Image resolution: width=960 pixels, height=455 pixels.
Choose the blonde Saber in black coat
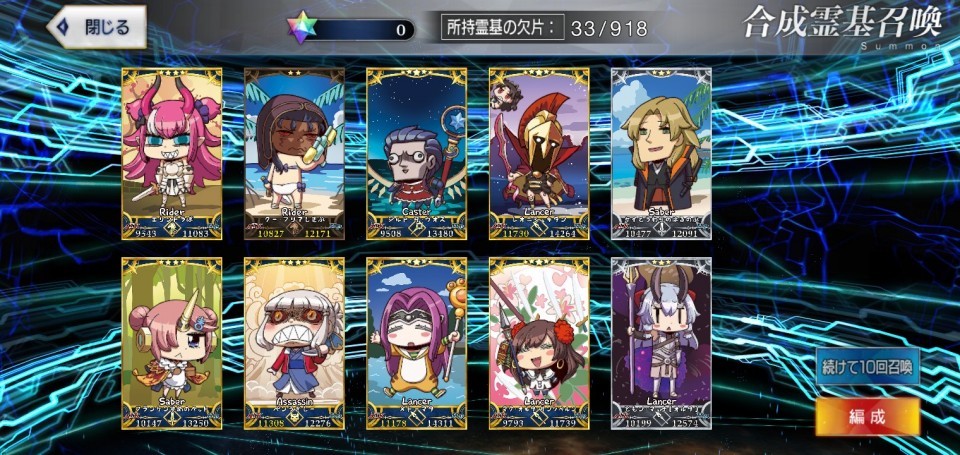tap(661, 154)
